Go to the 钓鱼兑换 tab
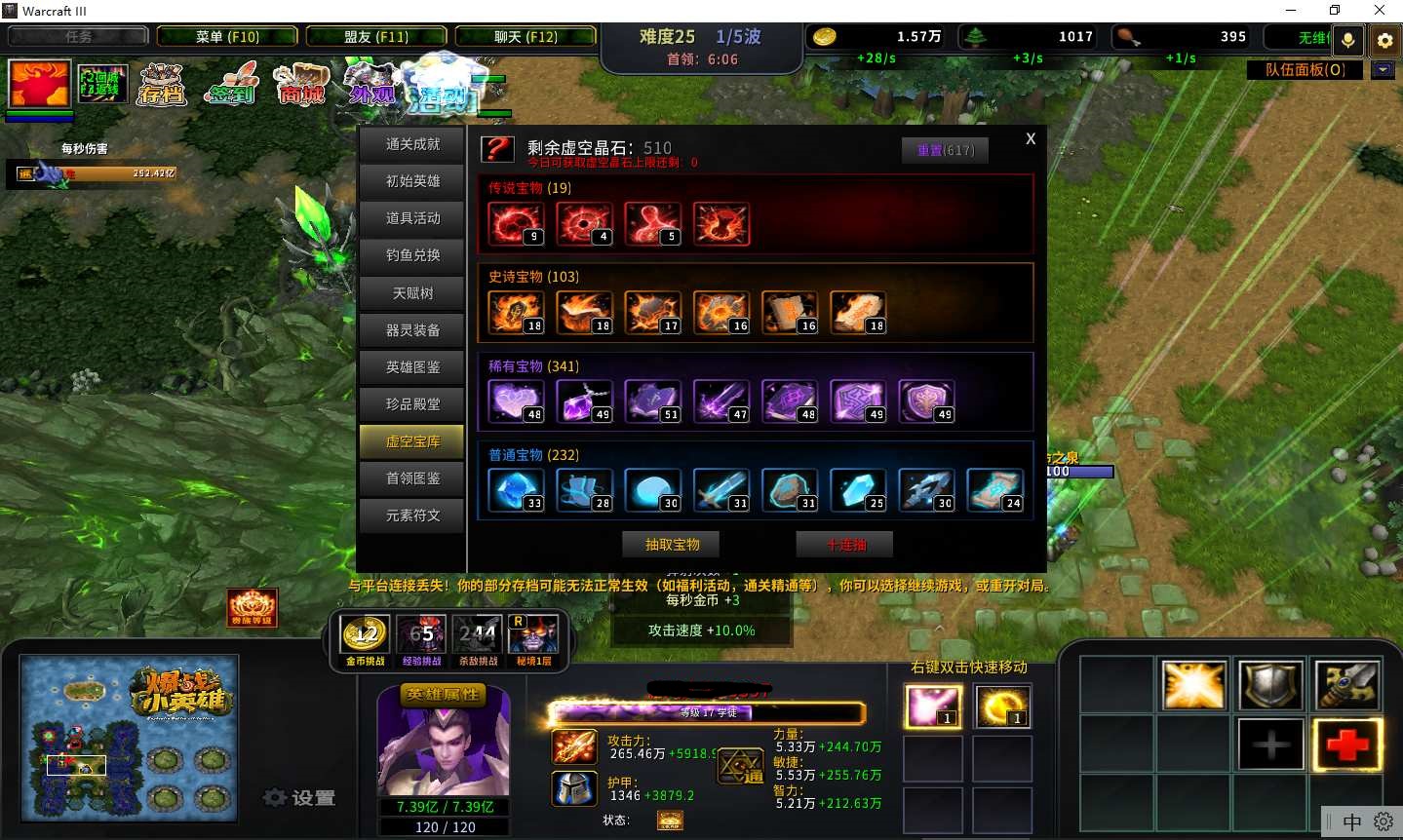This screenshot has width=1403, height=840. [412, 255]
